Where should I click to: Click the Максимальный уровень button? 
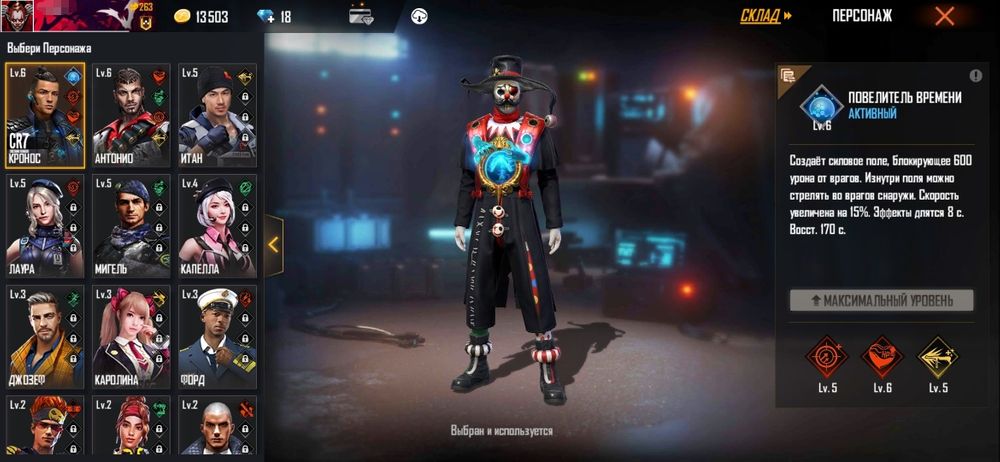pyautogui.click(x=881, y=300)
